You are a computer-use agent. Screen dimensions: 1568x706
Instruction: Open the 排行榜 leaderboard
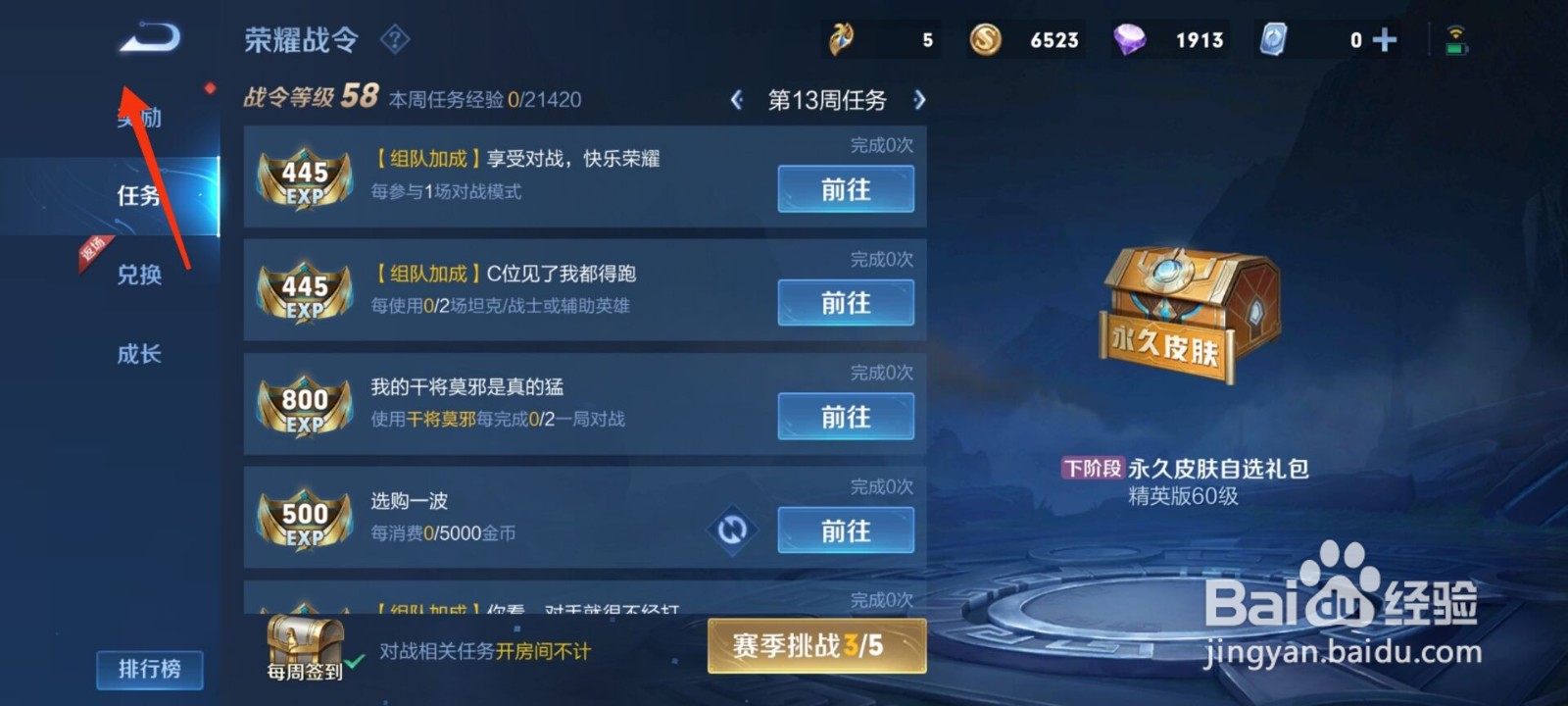coord(149,669)
